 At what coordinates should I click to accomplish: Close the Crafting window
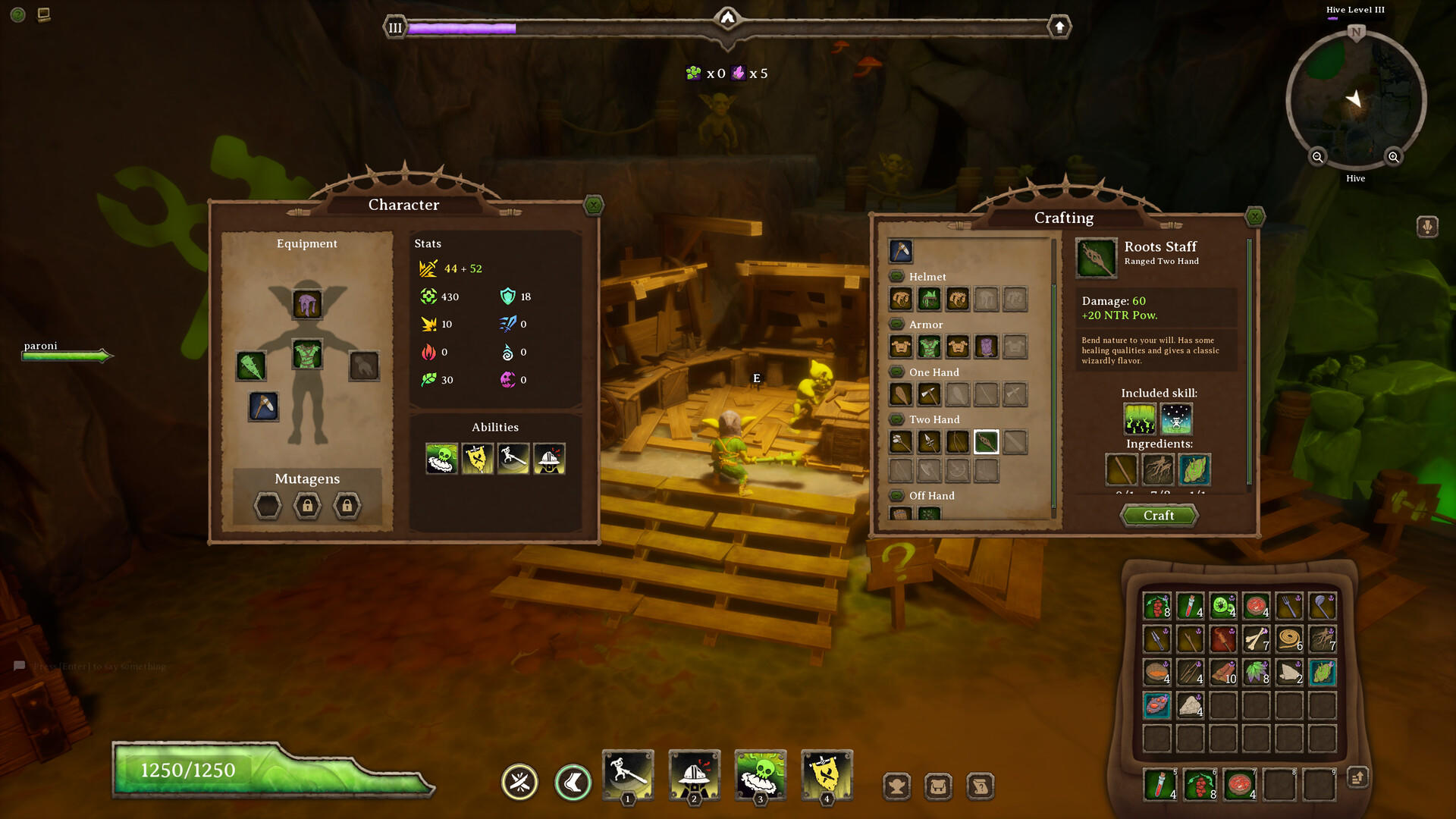[1255, 217]
